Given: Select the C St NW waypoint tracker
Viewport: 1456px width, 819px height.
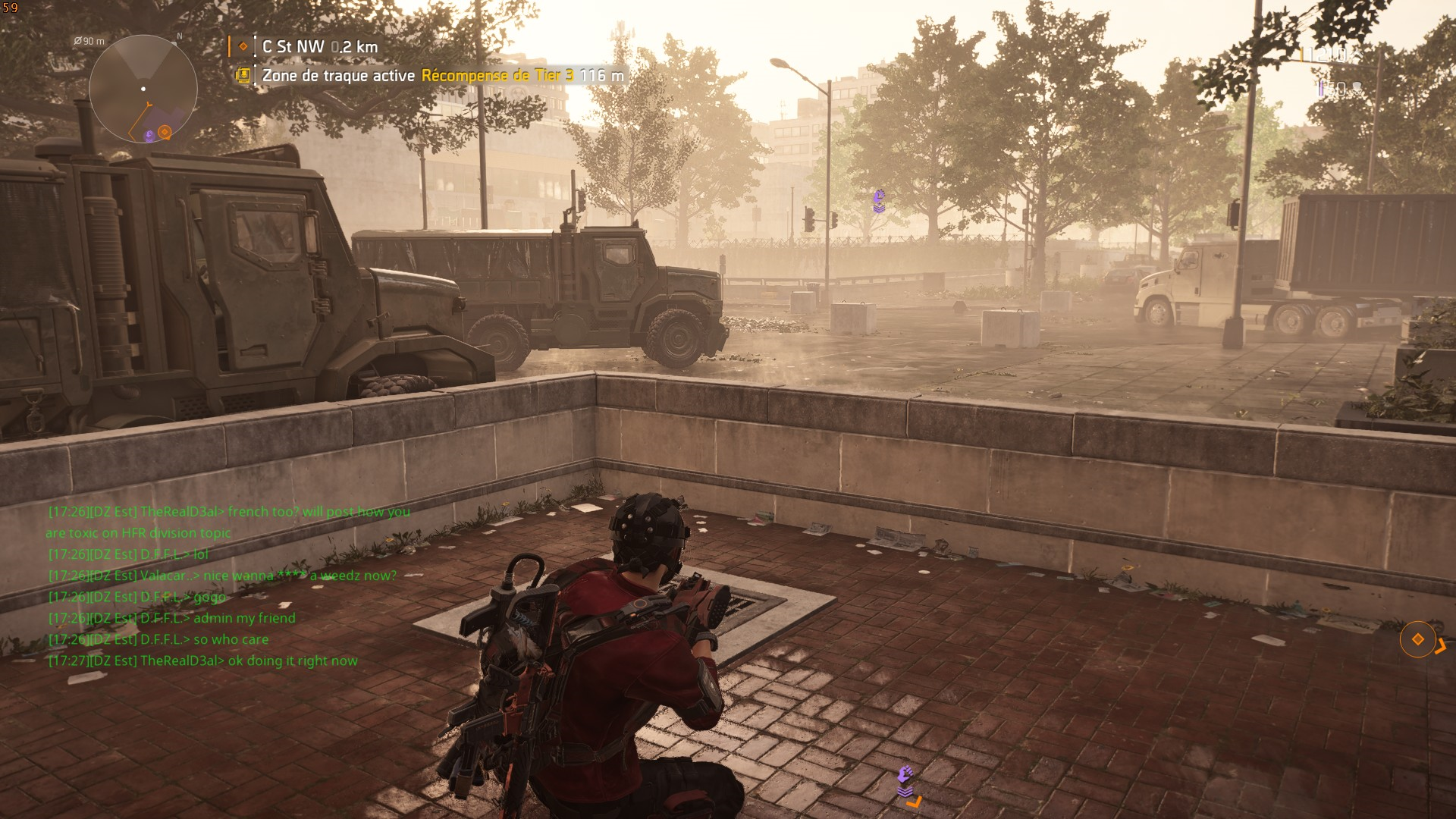Looking at the screenshot, I should (x=318, y=47).
